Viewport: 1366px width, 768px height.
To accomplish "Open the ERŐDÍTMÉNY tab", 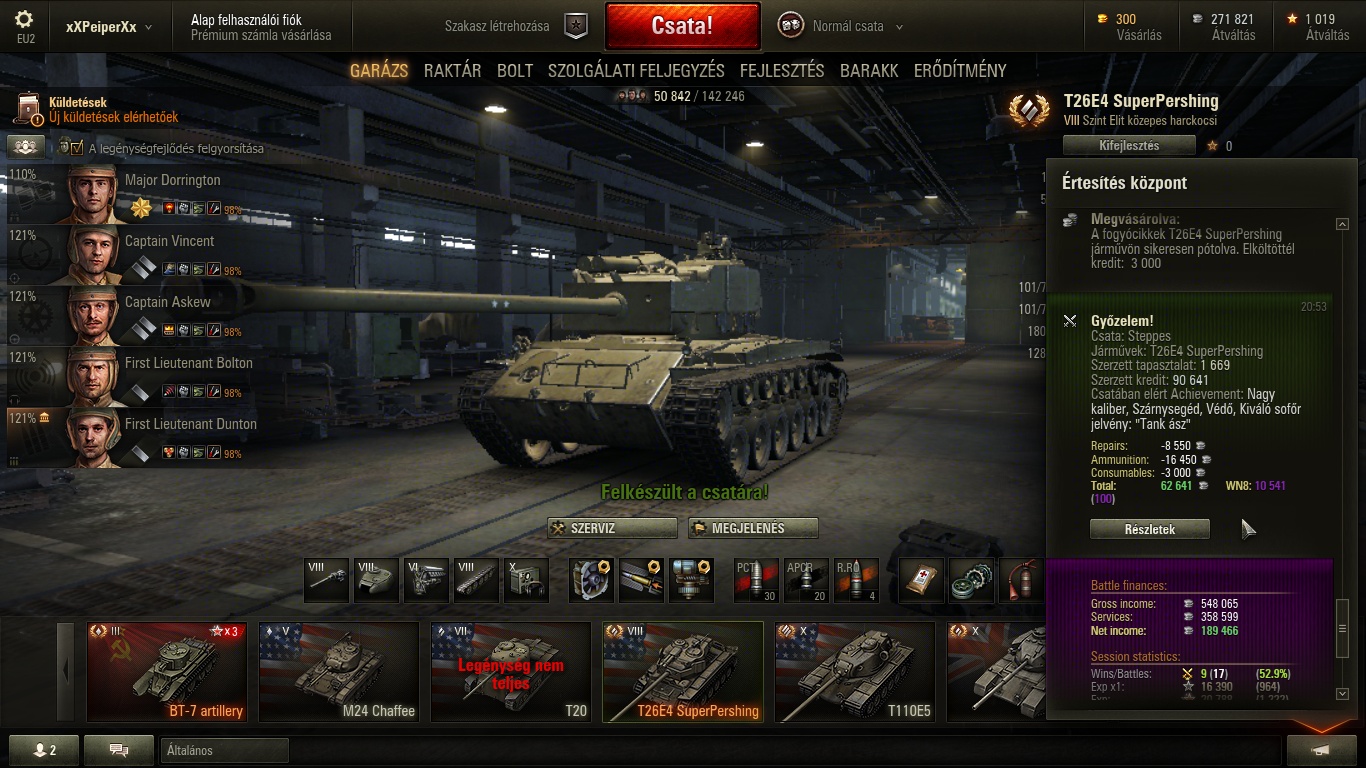I will click(x=960, y=71).
